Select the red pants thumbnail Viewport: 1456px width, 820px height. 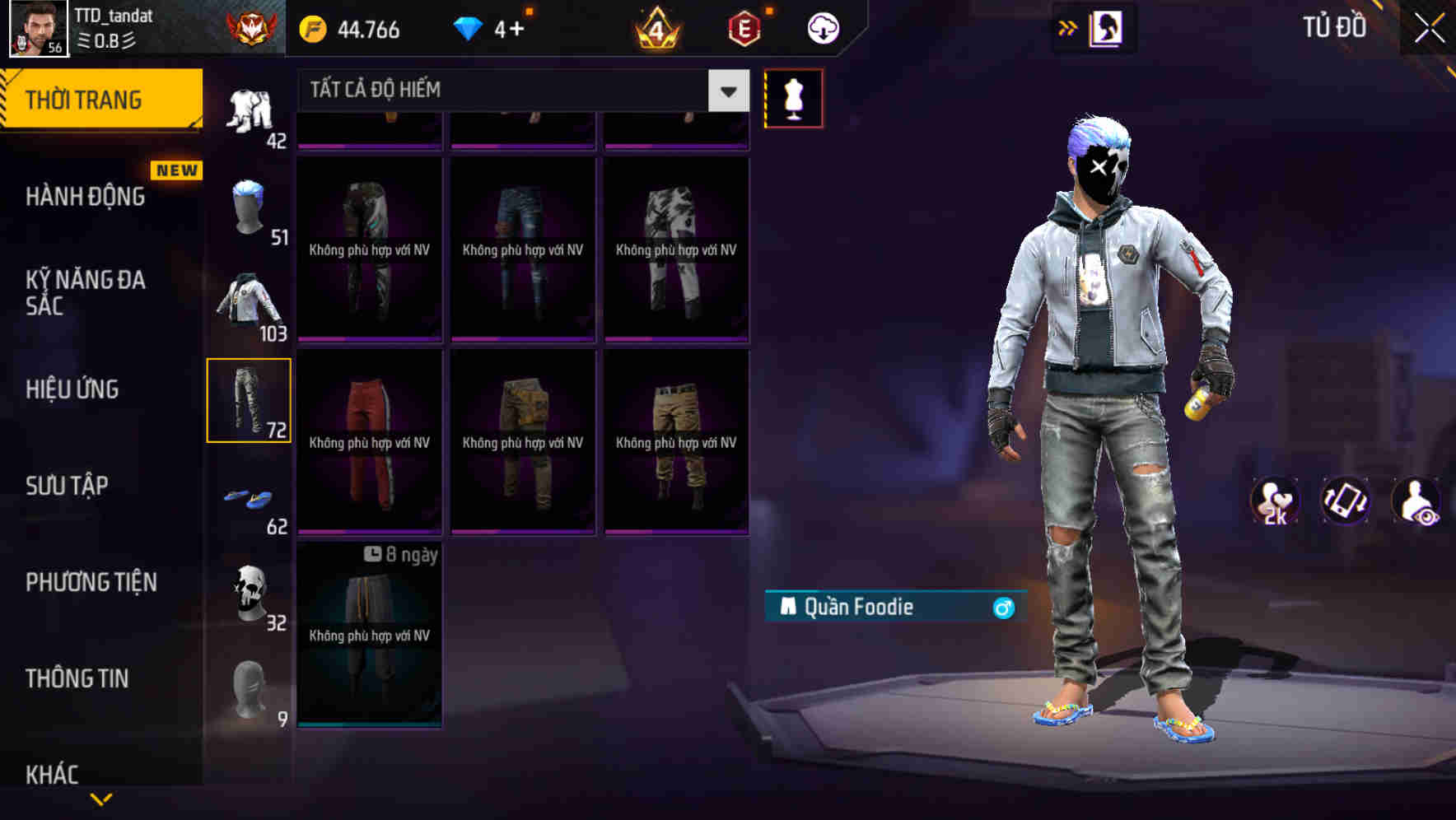coord(370,440)
